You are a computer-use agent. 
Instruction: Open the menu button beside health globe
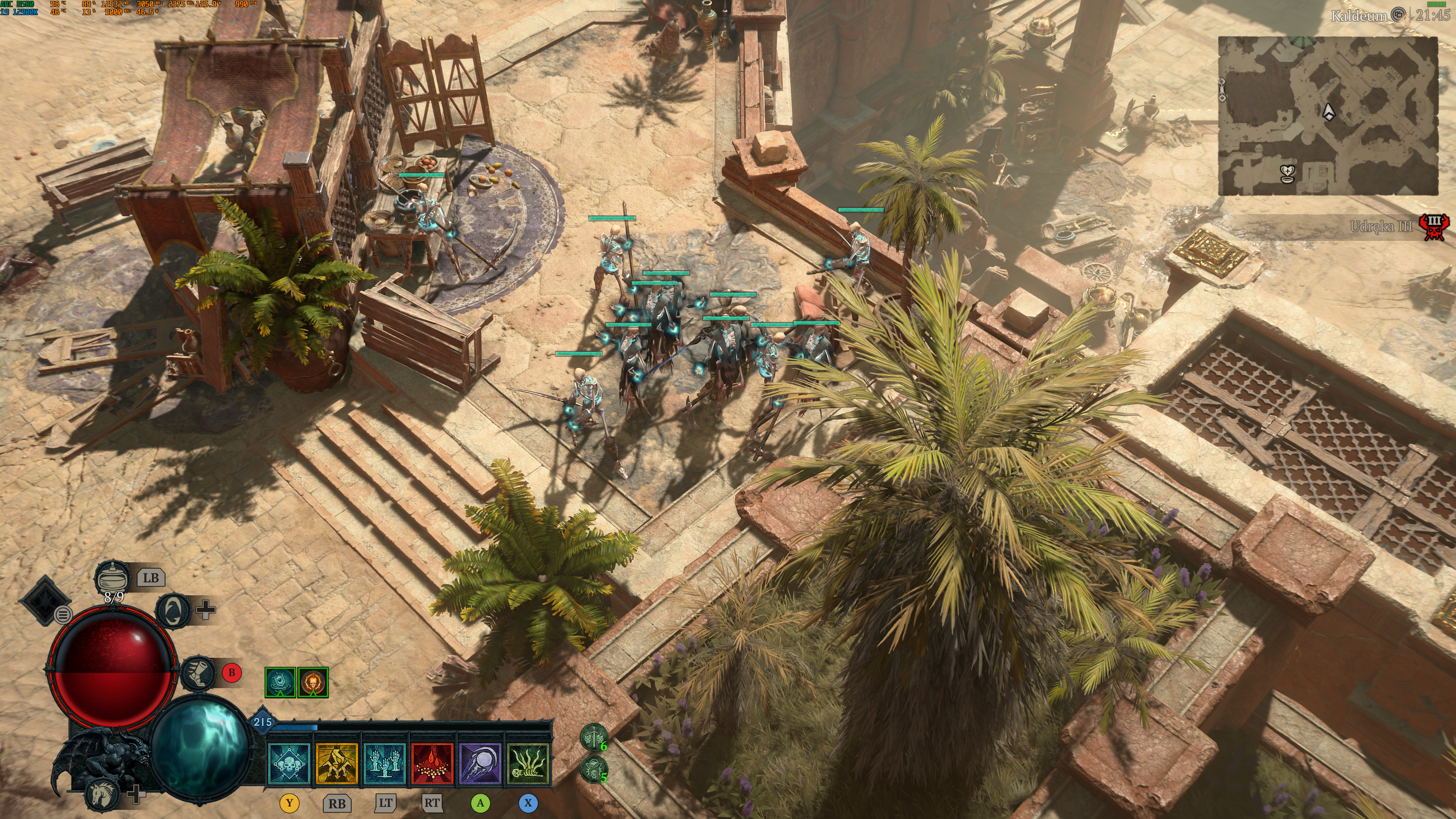click(63, 614)
